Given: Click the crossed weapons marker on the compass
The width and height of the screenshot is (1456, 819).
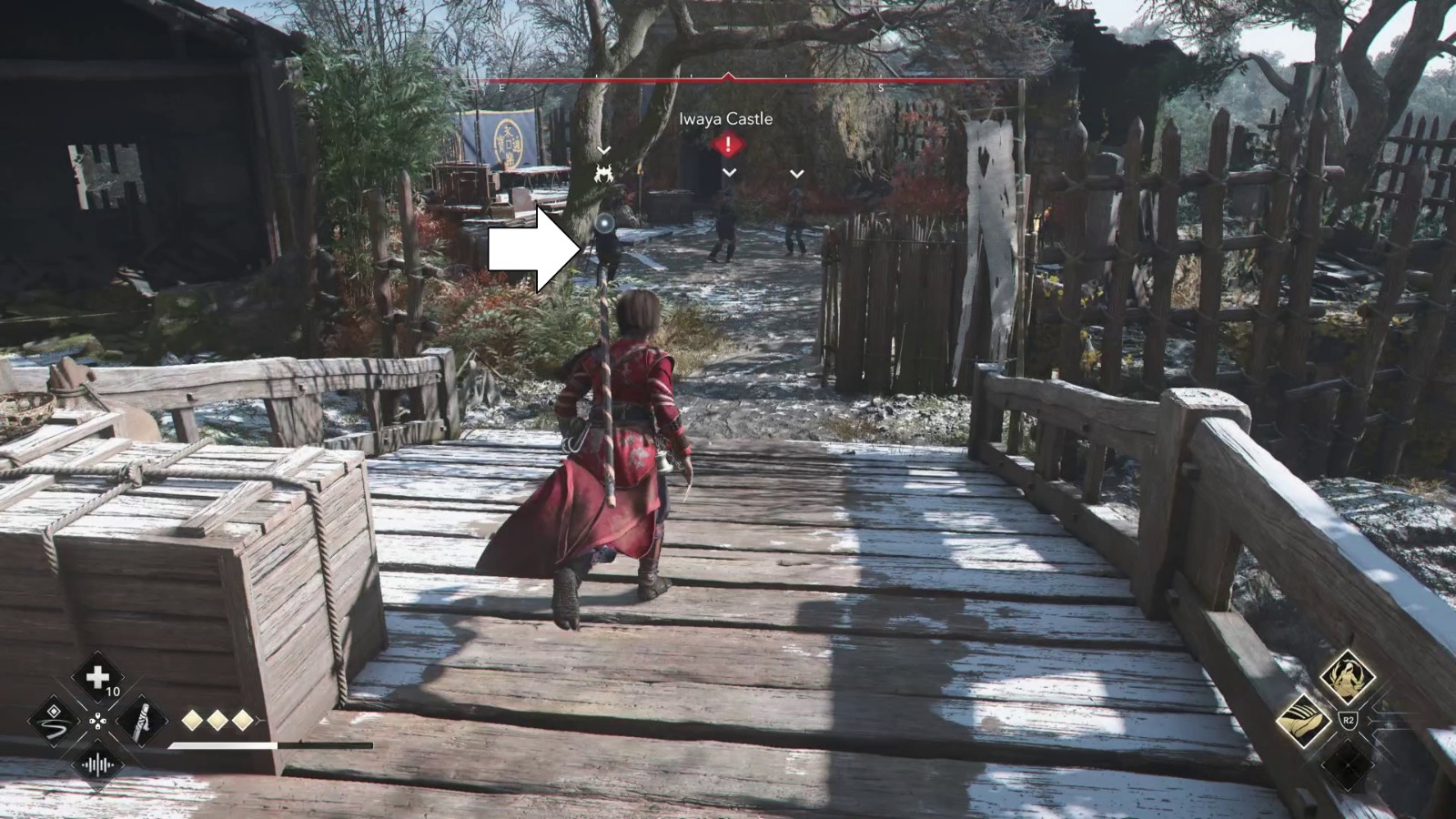Looking at the screenshot, I should 602,175.
